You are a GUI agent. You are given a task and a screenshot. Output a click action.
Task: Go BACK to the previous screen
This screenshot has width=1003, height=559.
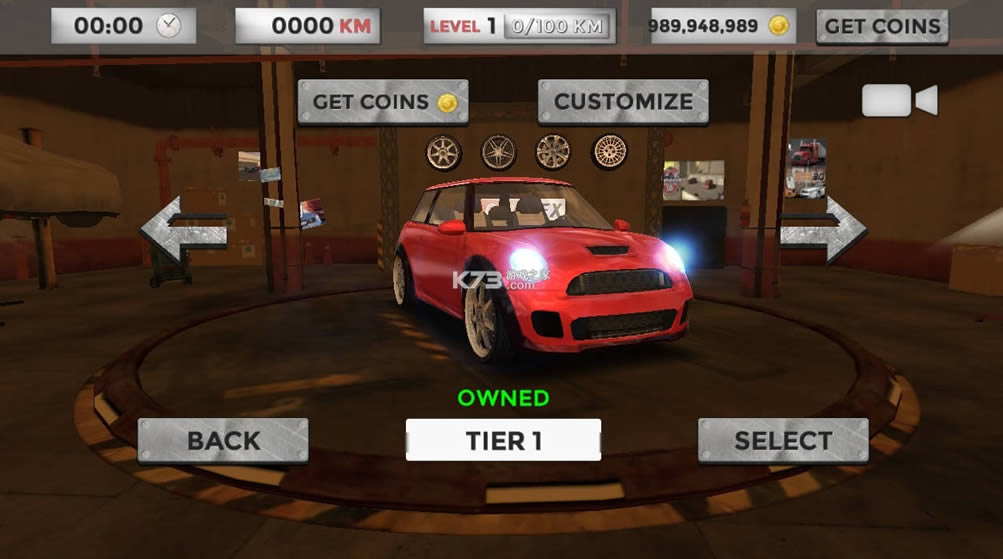223,440
